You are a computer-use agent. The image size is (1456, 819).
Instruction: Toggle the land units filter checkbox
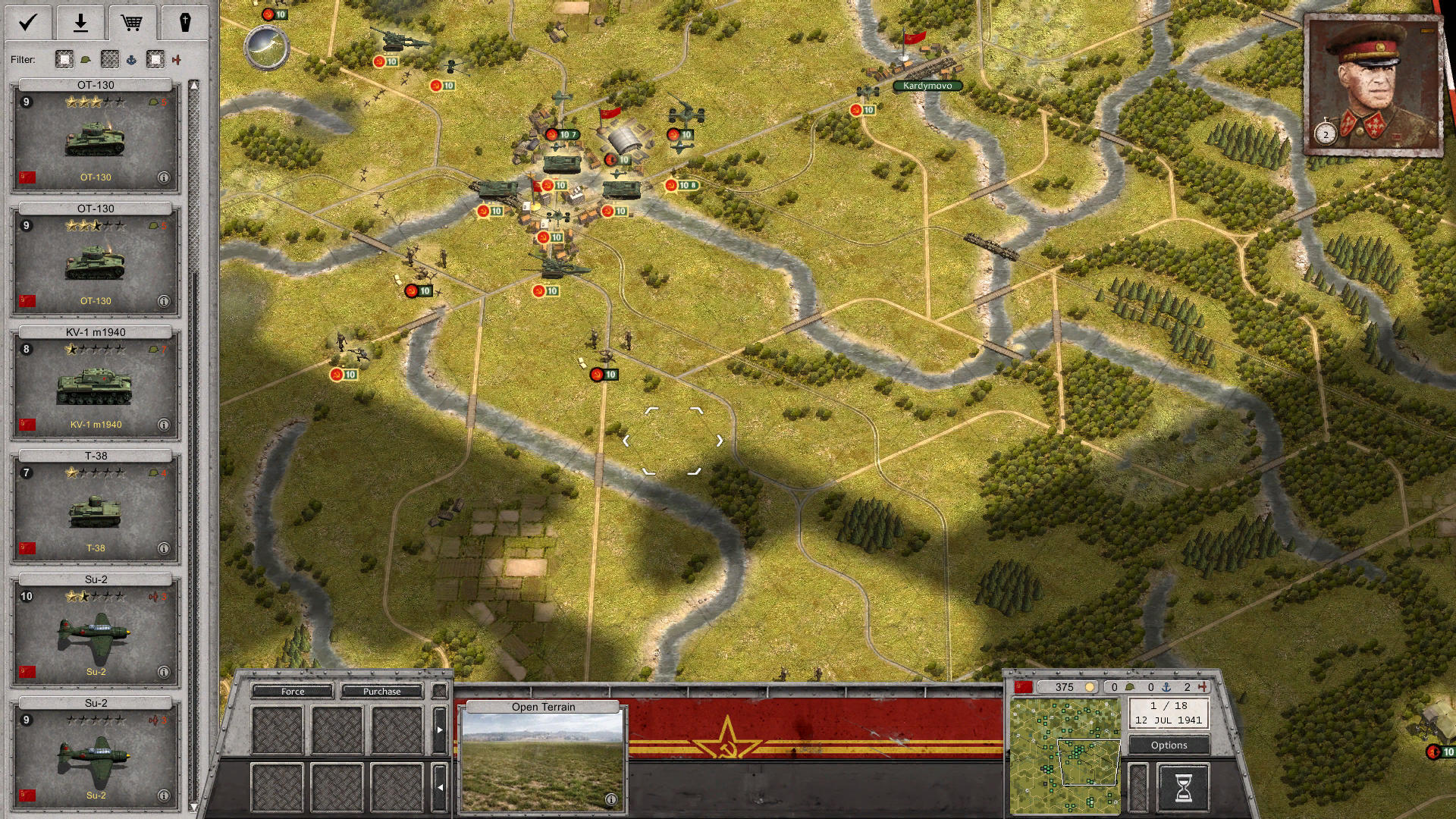64,59
